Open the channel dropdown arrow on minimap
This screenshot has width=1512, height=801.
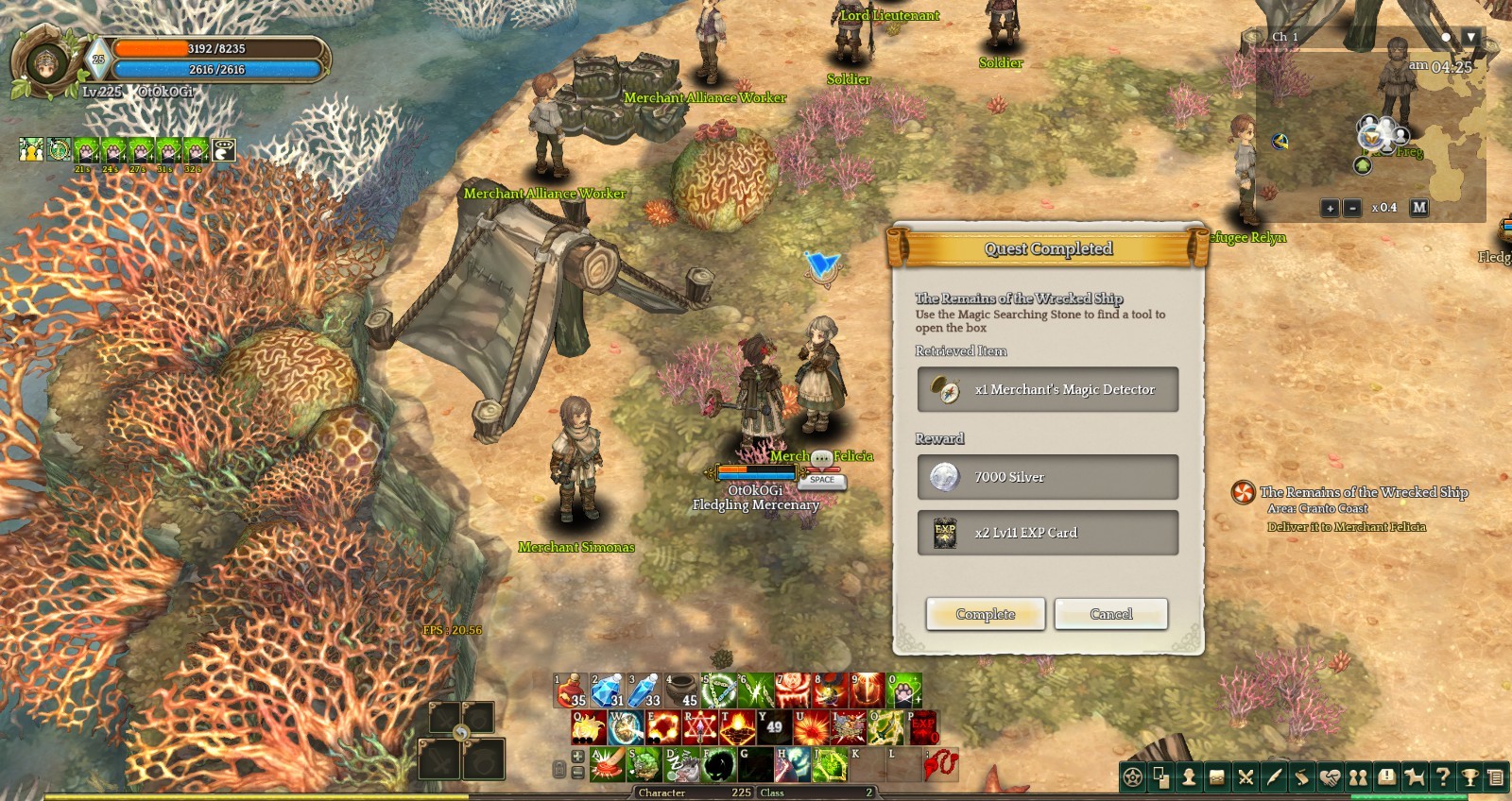click(x=1470, y=37)
